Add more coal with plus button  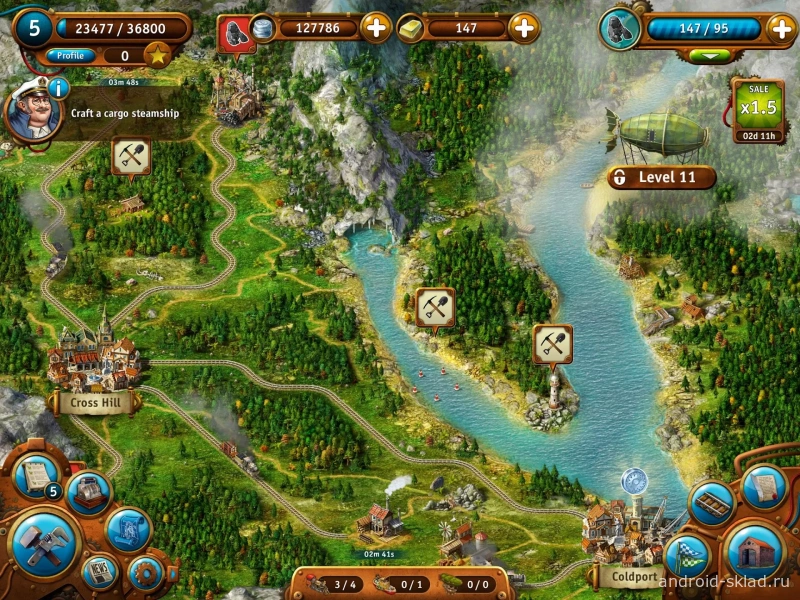coord(781,28)
